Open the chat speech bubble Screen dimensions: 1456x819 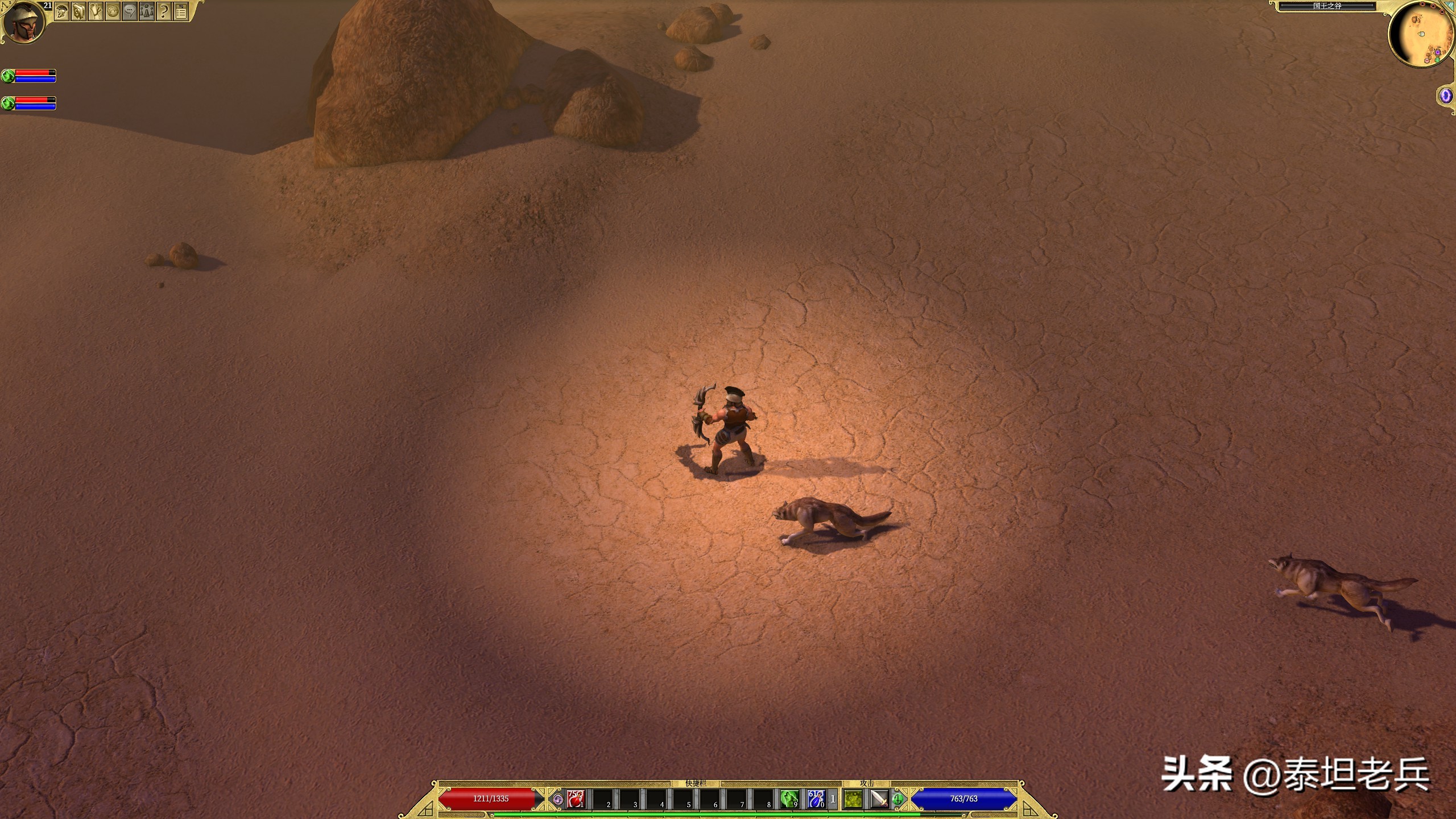click(x=130, y=11)
